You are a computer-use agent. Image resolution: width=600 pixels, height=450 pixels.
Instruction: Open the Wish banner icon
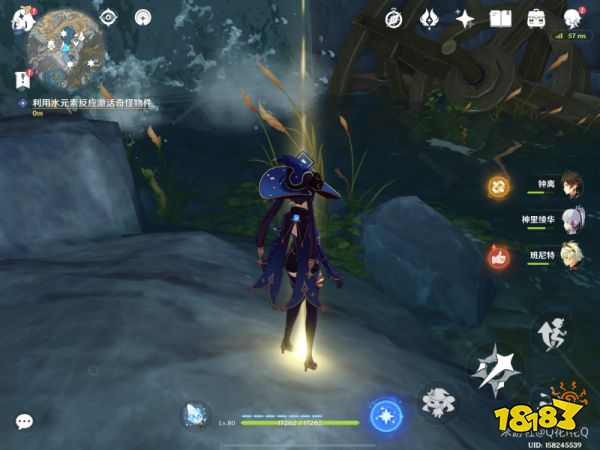(429, 19)
